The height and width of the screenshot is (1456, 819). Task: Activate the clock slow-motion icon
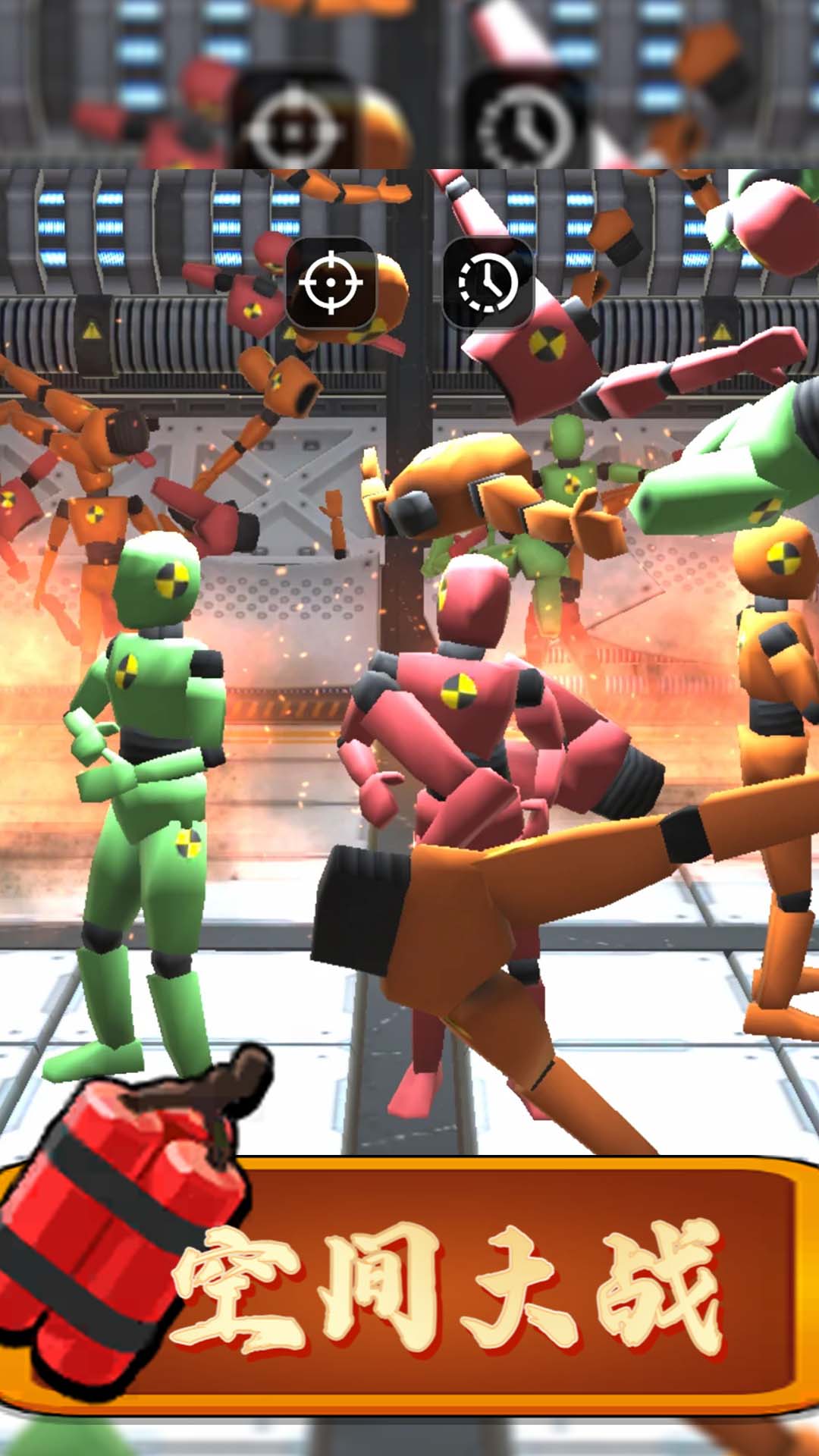point(488,283)
